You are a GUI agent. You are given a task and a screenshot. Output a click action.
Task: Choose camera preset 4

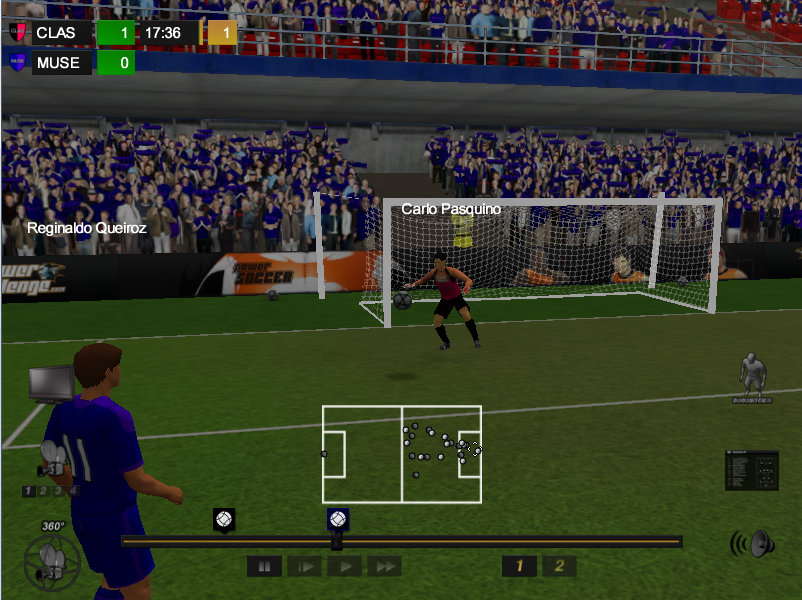[x=73, y=491]
